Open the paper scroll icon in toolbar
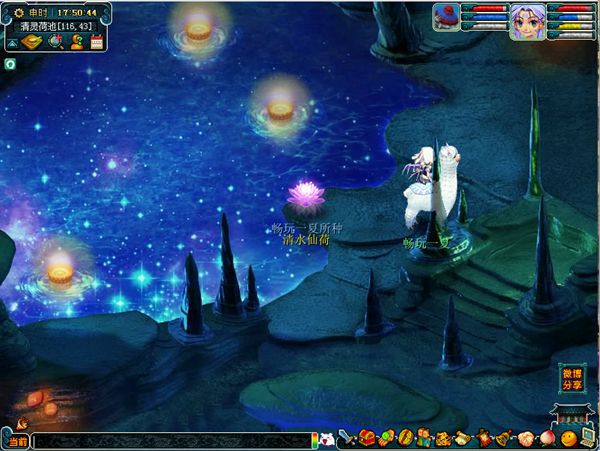The image size is (600, 451). [460, 438]
